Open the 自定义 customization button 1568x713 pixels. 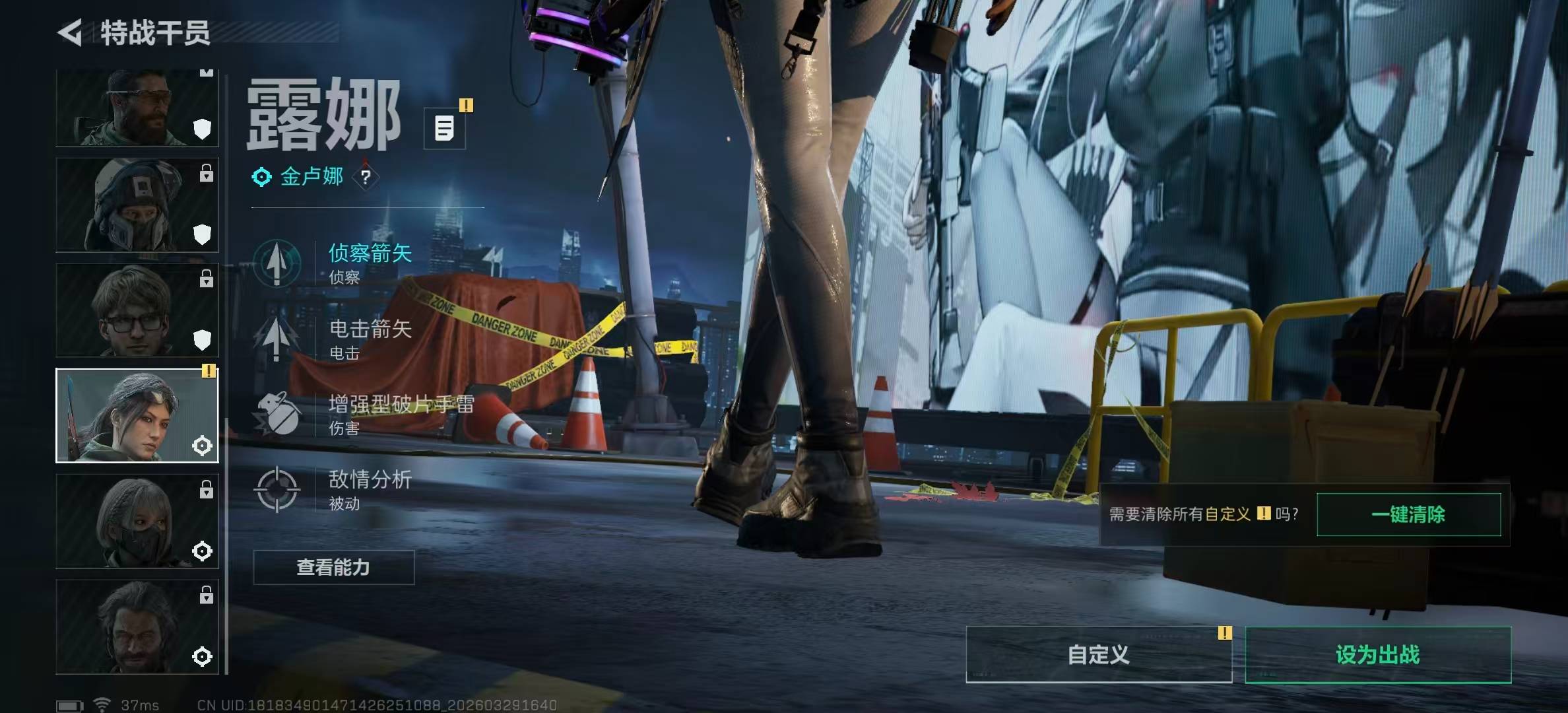(1098, 654)
